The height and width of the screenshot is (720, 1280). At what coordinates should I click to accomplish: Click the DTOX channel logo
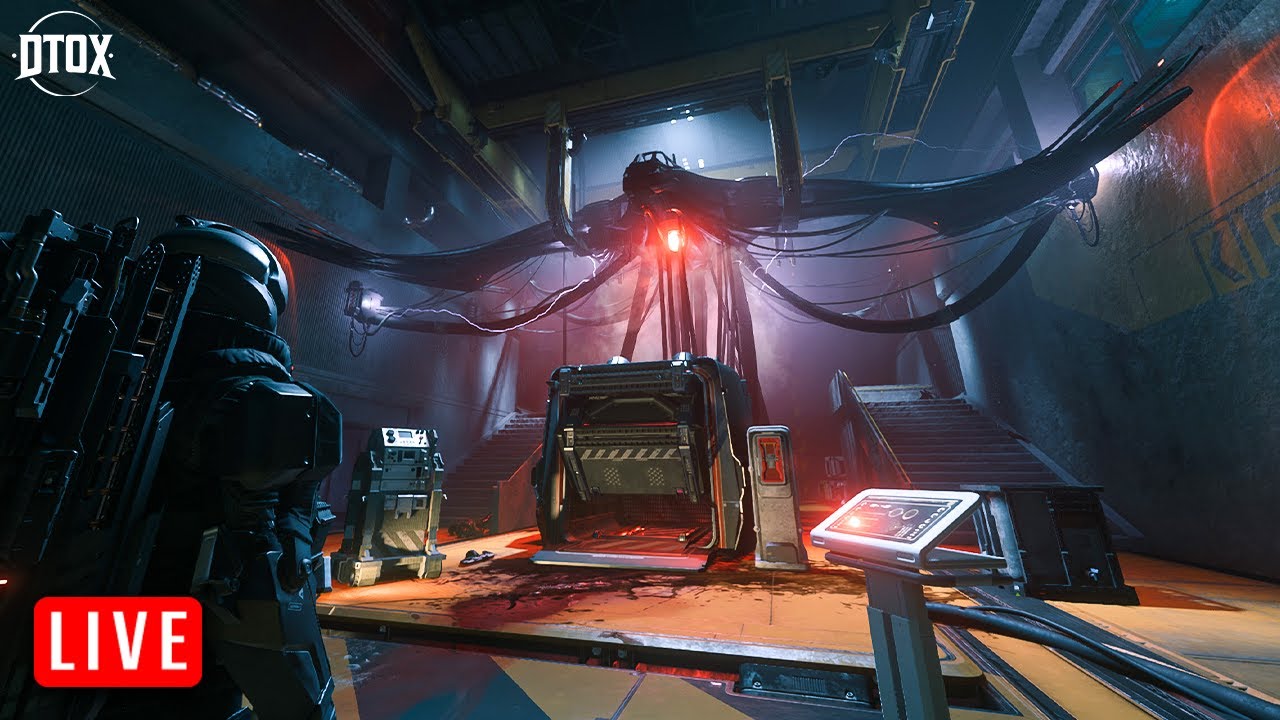pyautogui.click(x=64, y=54)
